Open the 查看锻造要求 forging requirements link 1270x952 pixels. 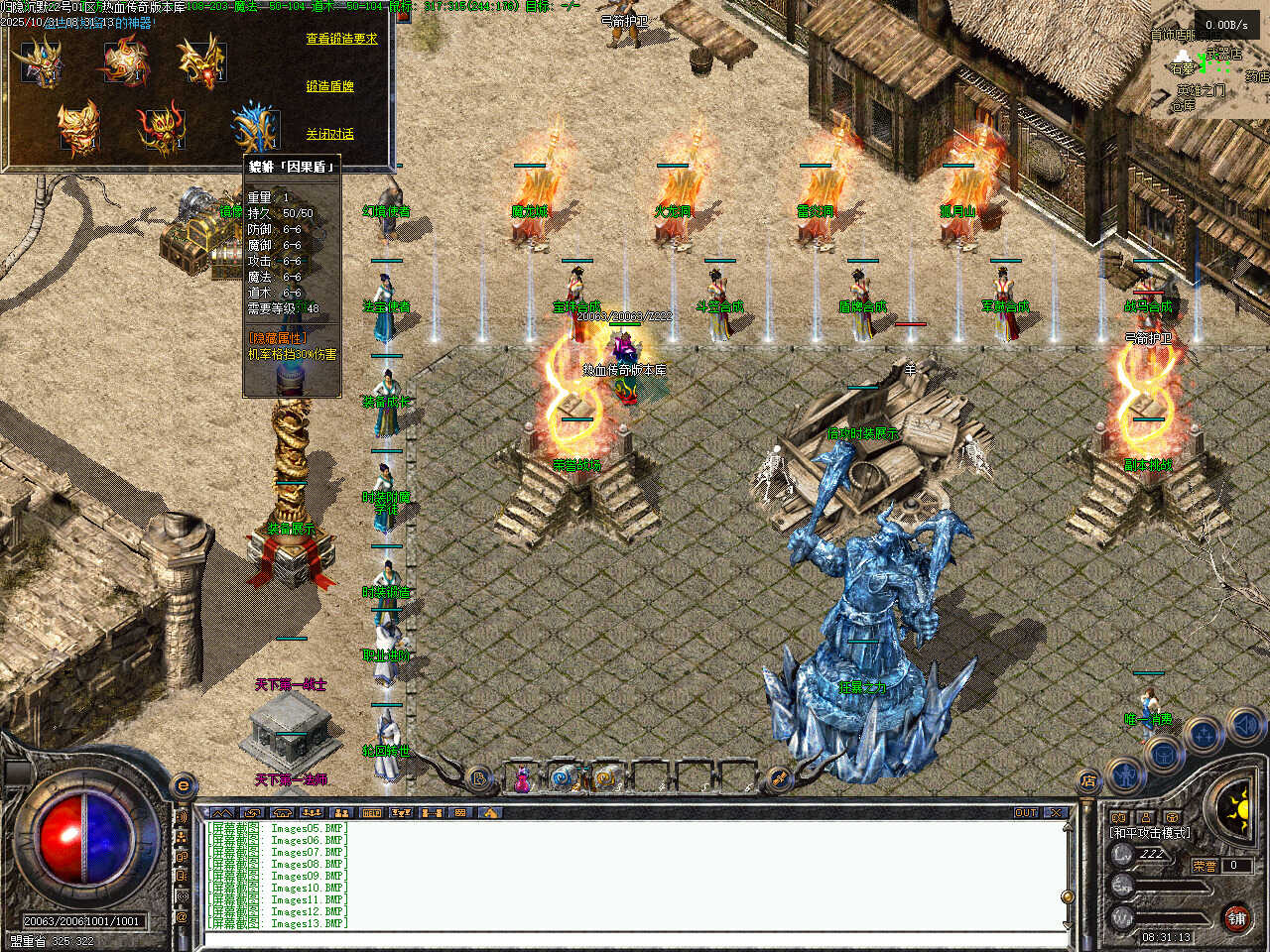coord(341,39)
